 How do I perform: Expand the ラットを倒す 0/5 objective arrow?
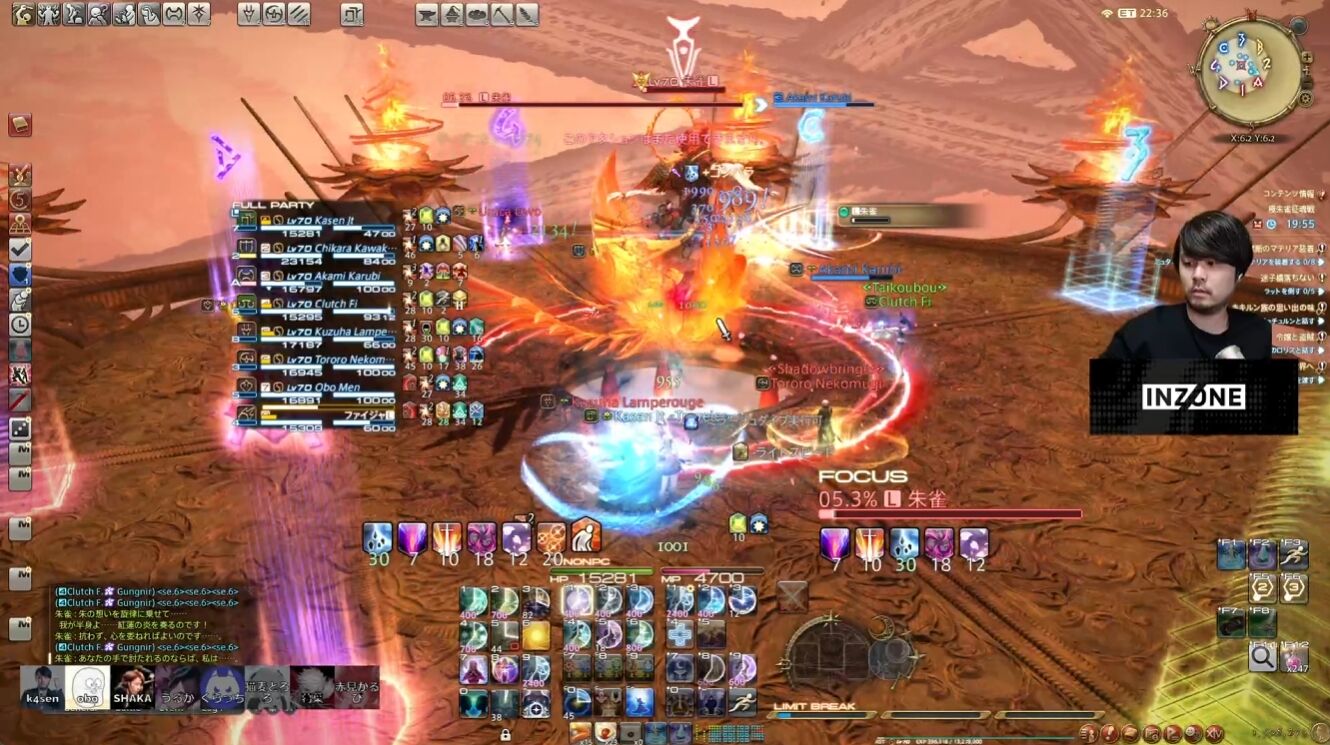(1320, 292)
